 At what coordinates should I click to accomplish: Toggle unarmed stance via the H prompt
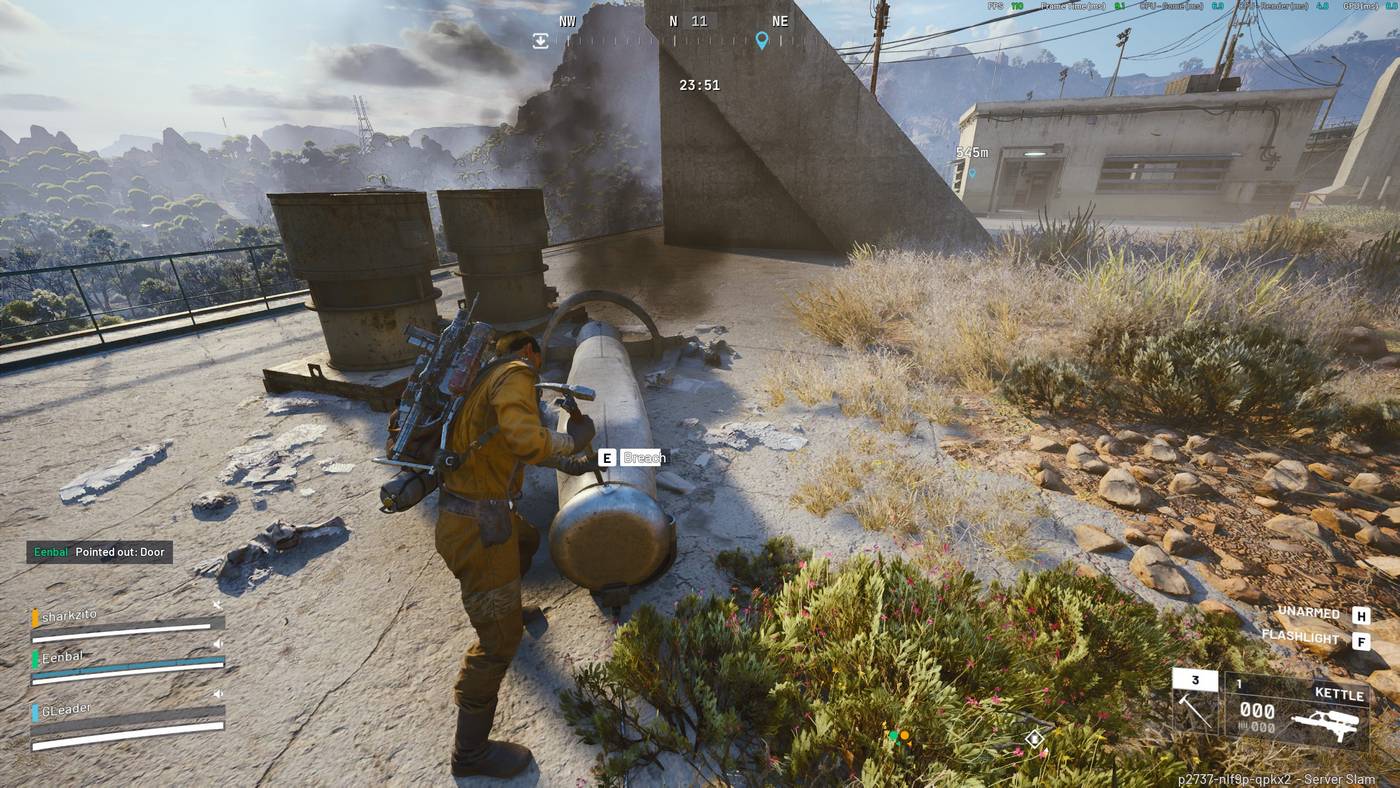point(1361,612)
